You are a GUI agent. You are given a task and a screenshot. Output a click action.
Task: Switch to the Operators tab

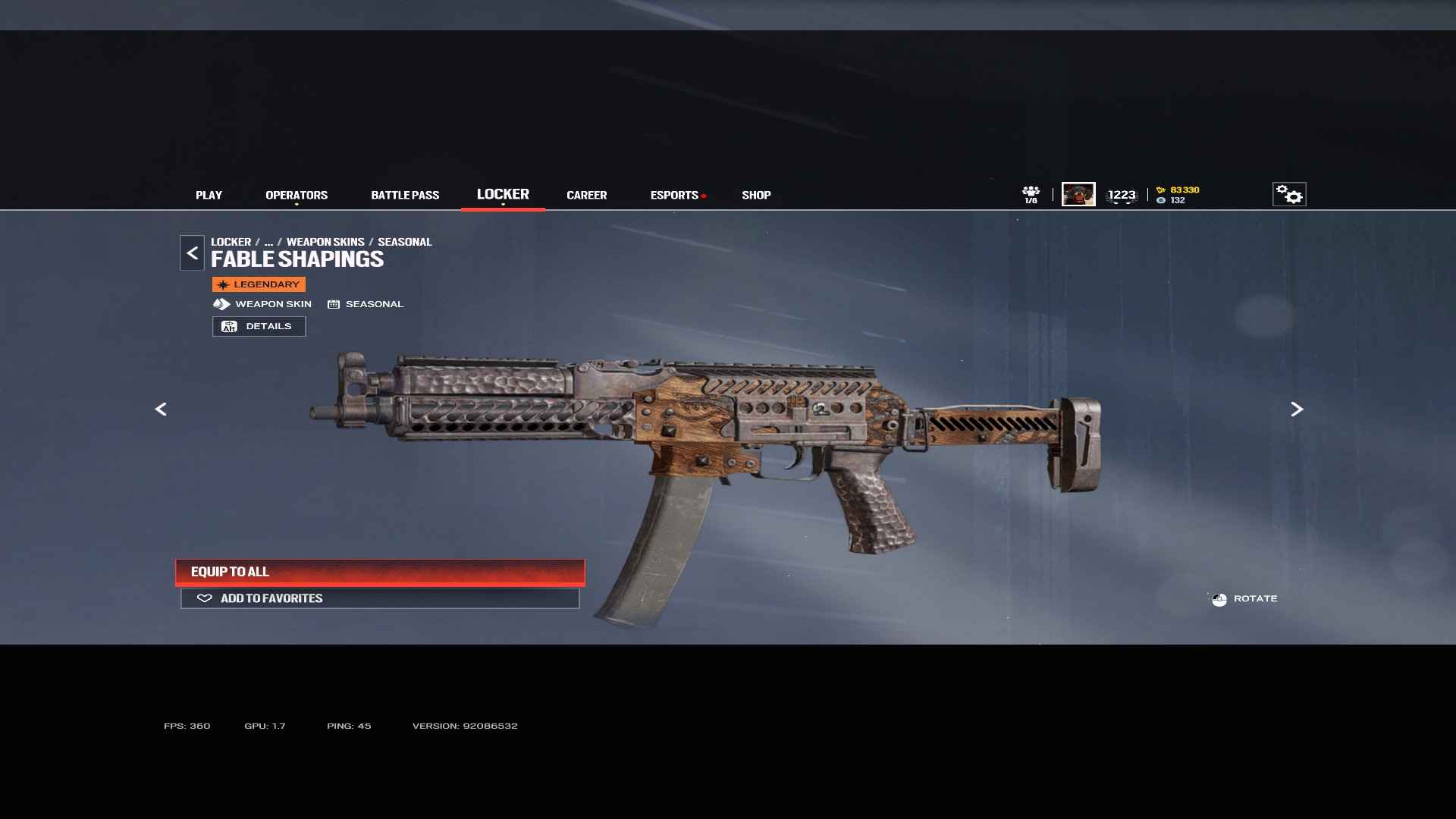coord(297,195)
